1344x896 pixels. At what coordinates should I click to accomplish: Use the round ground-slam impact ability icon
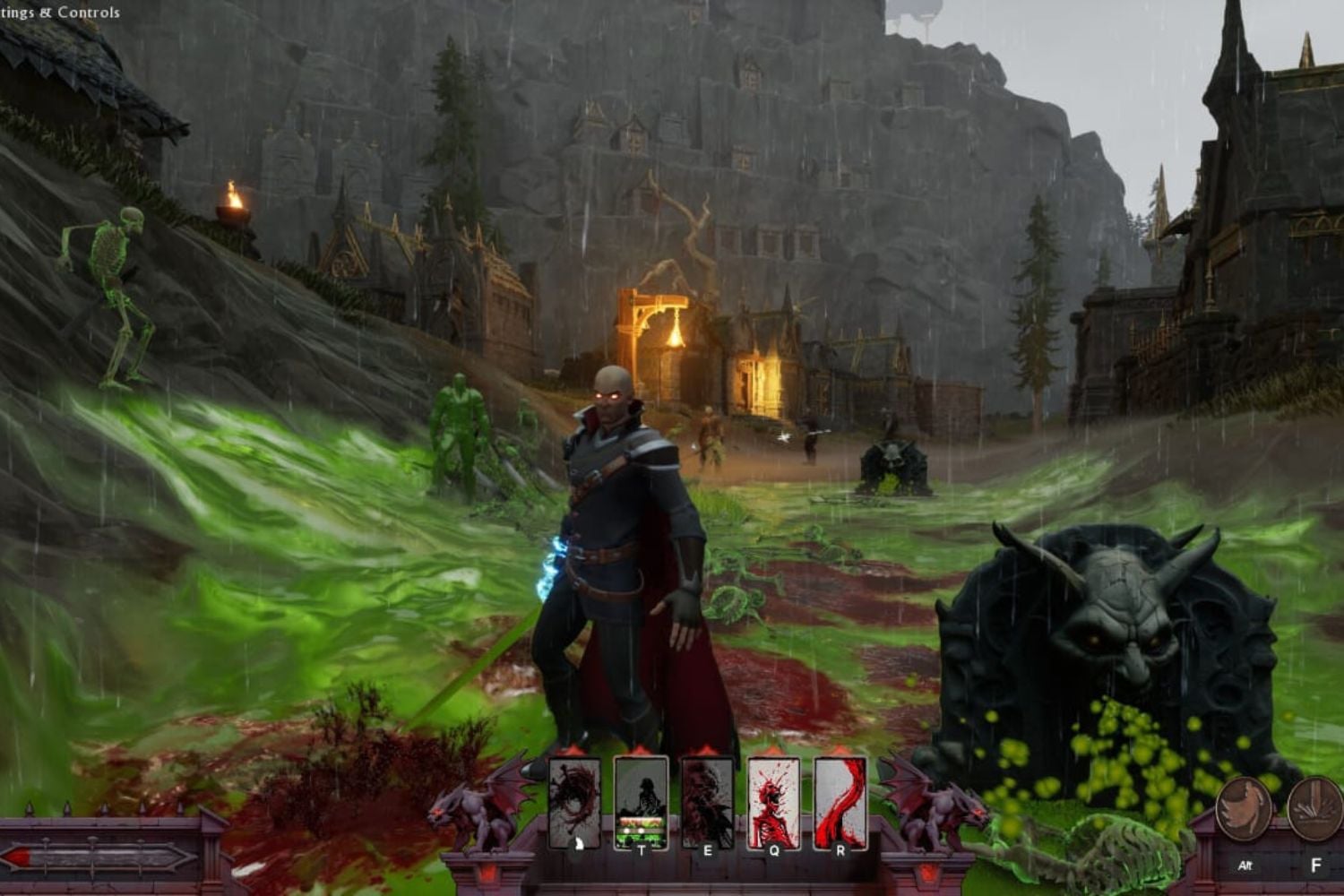point(1316,809)
